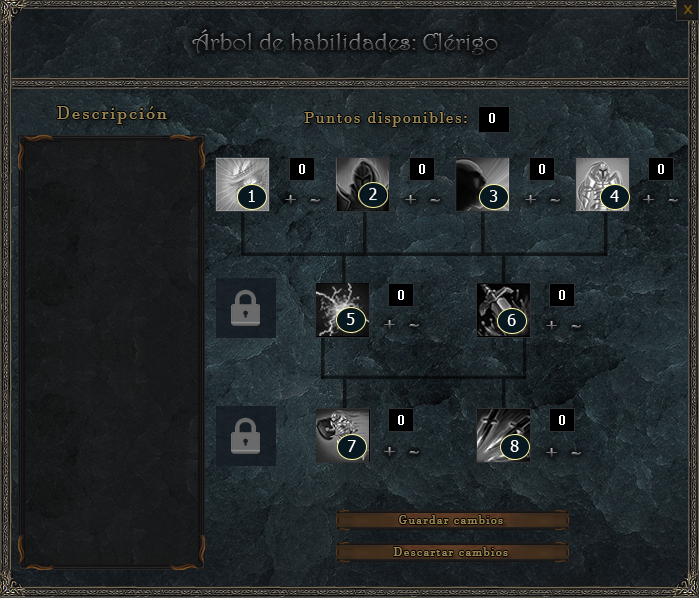Click the Guardar cambios button
This screenshot has height=598, width=699.
[452, 520]
